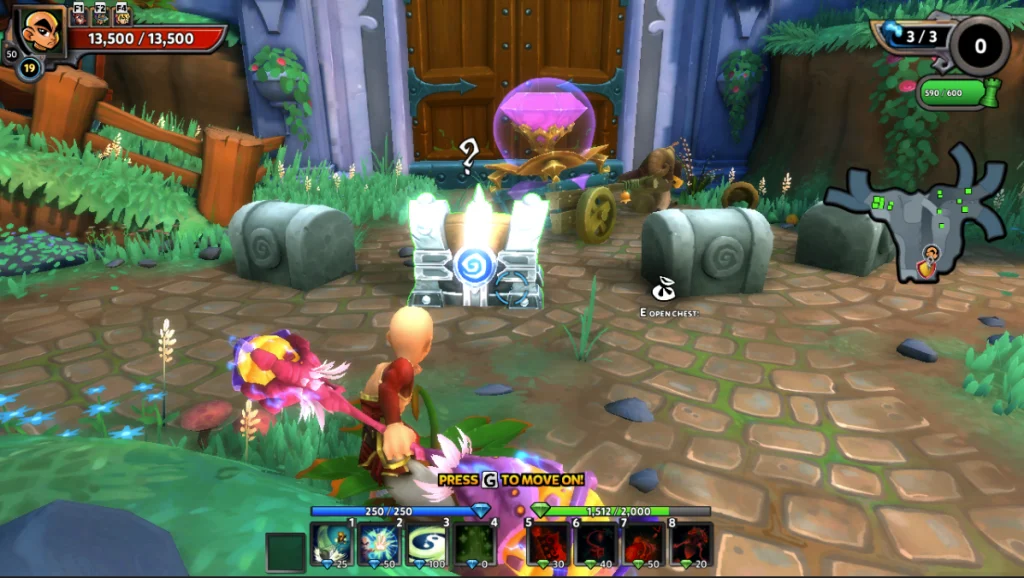The height and width of the screenshot is (578, 1024).
Task: Choose the red defense in slot 5
Action: 546,544
